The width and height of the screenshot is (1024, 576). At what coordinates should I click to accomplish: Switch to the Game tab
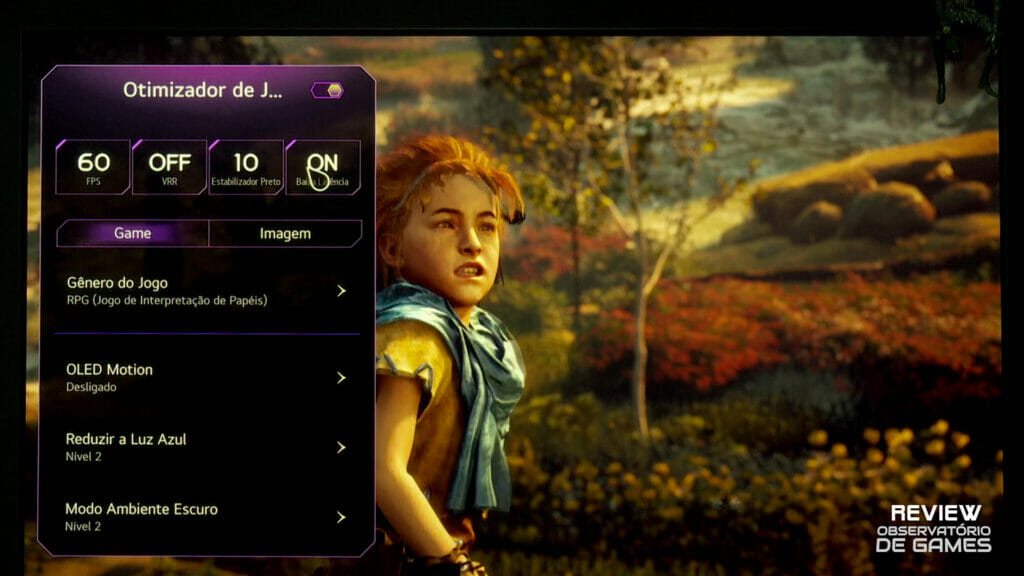132,233
